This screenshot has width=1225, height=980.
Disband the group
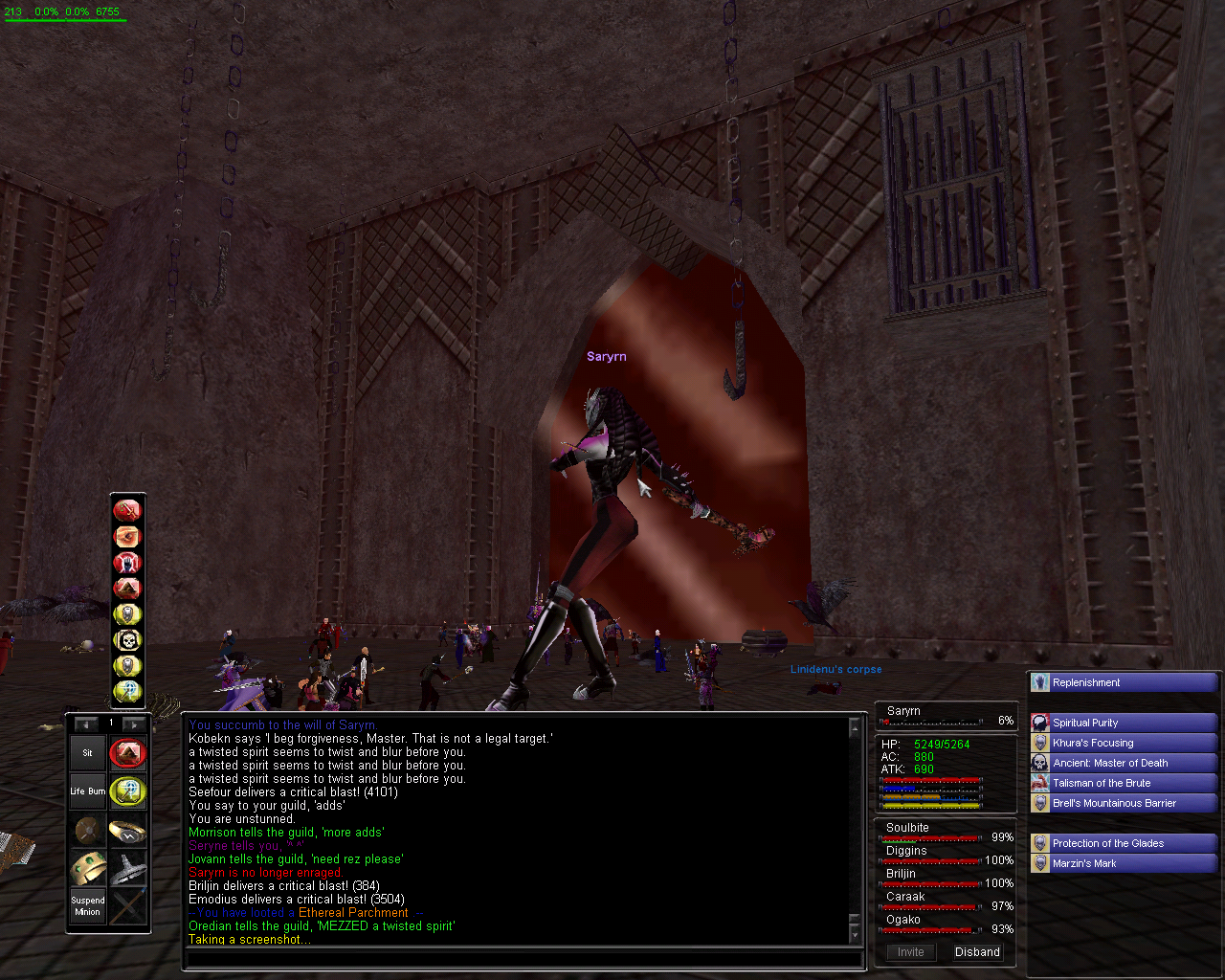[977, 952]
